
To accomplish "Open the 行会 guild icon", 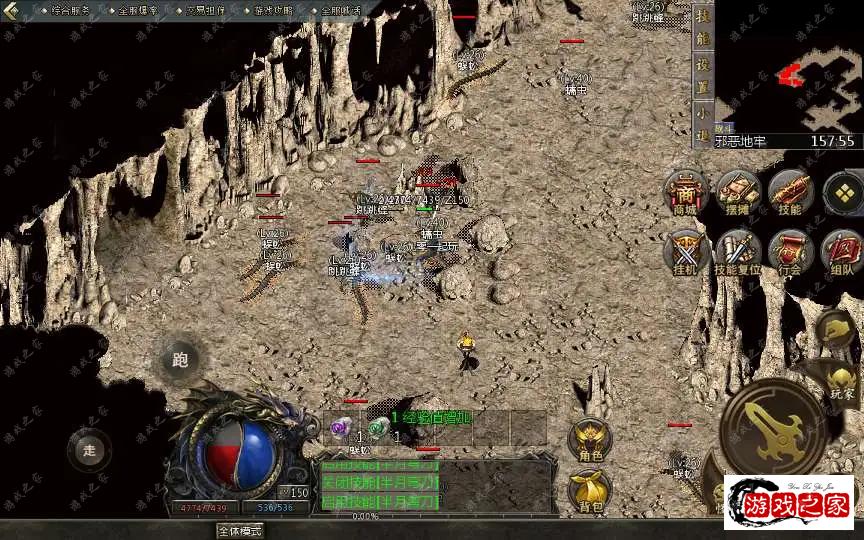I will [790, 251].
